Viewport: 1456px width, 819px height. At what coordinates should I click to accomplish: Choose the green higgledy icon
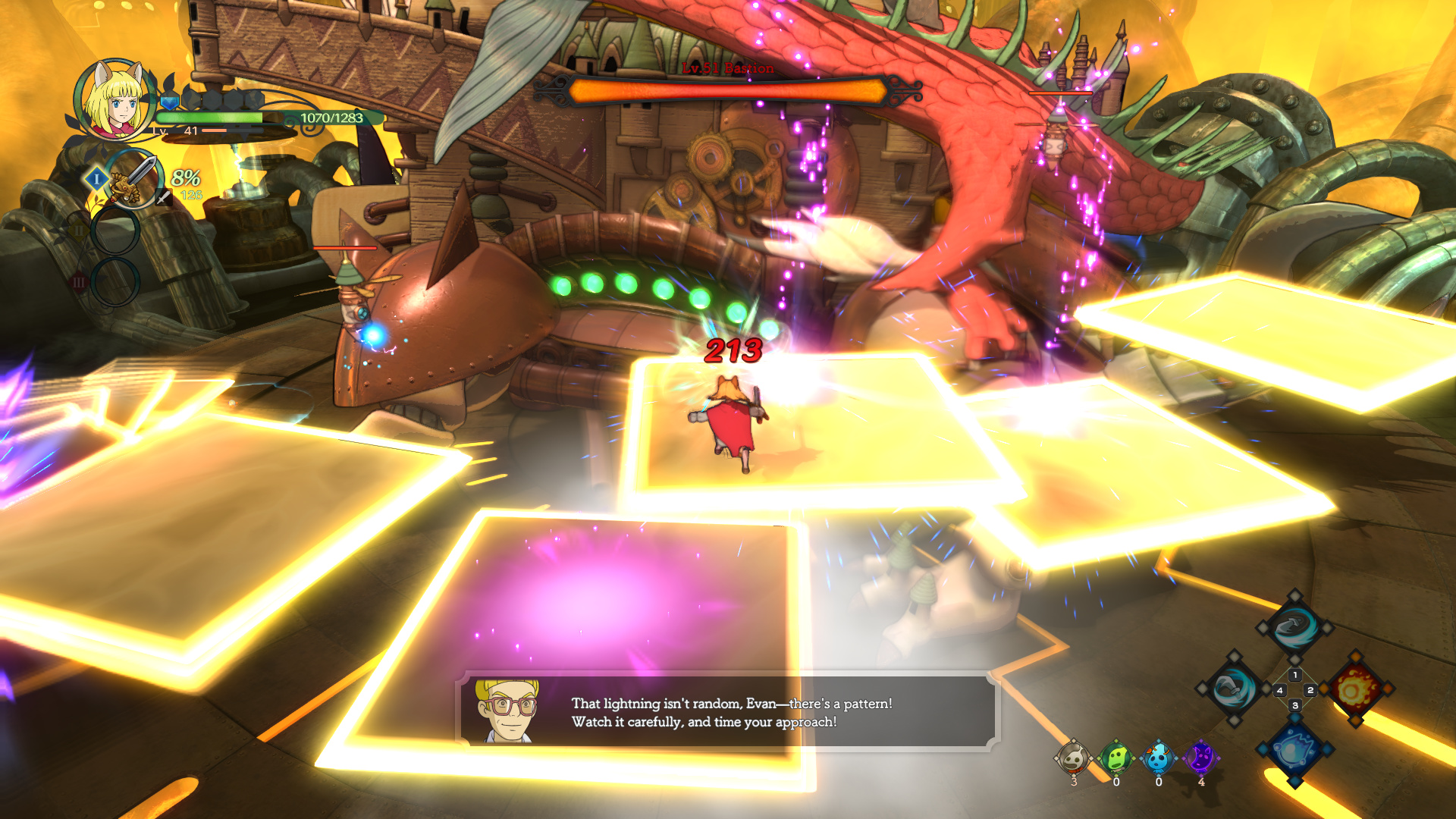(x=1116, y=758)
